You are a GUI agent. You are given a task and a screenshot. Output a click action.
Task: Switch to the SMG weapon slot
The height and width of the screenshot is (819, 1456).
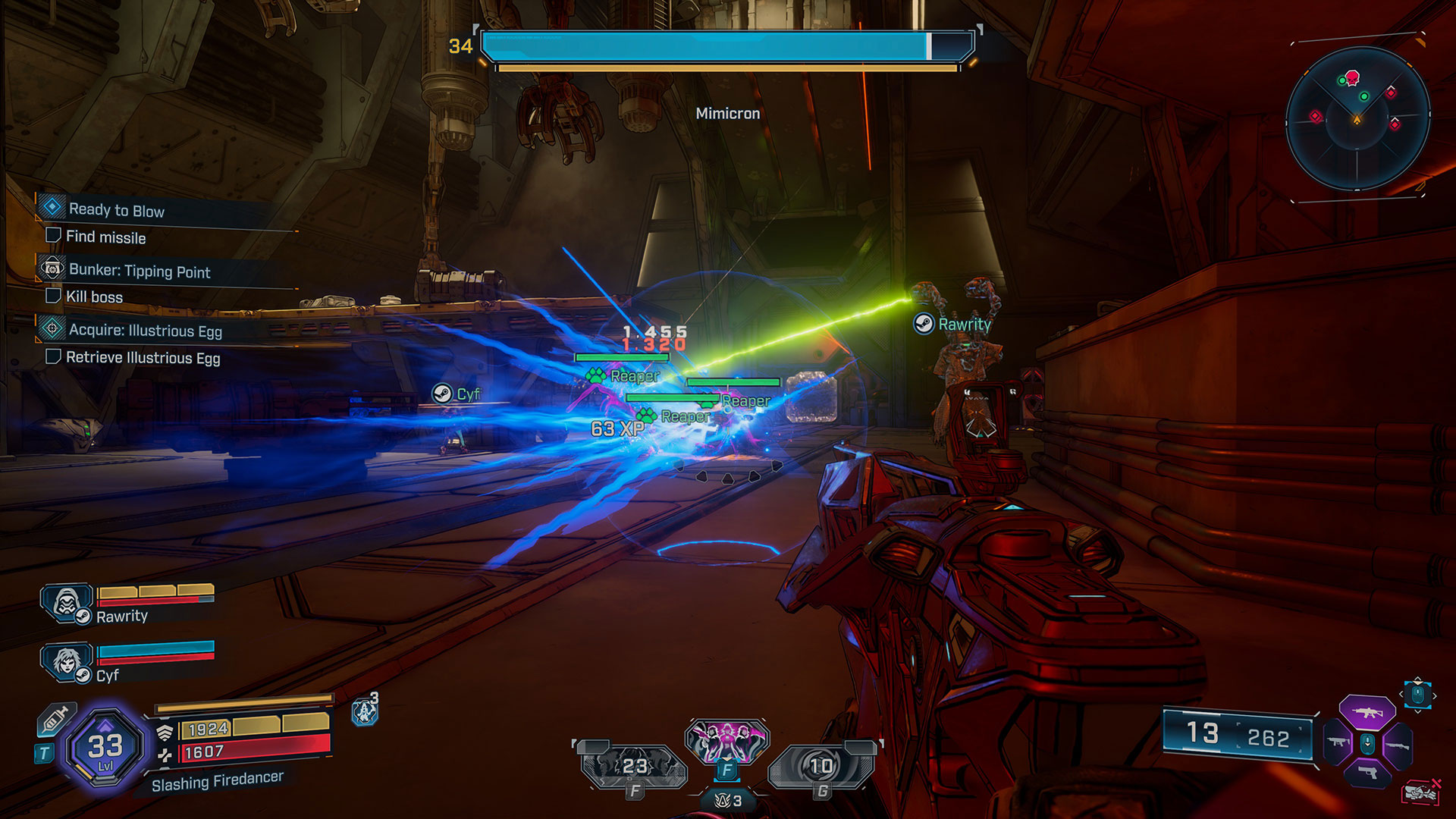tap(1338, 742)
